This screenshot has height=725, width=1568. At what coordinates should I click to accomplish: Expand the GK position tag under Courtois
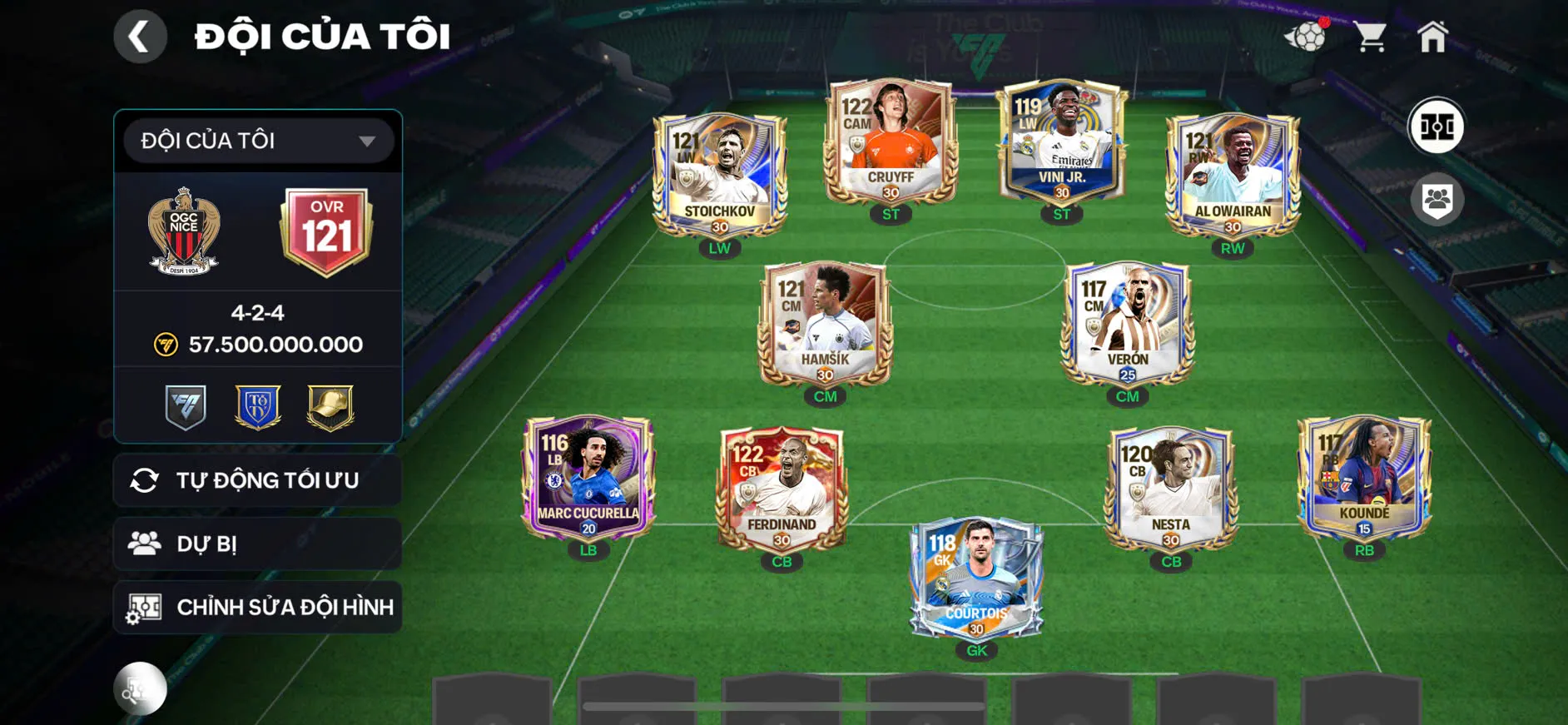pos(975,650)
